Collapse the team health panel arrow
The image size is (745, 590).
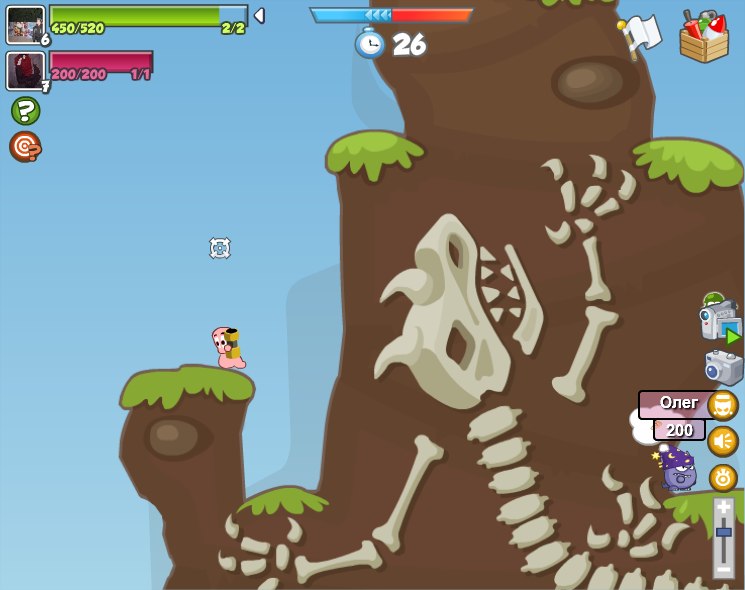click(259, 15)
